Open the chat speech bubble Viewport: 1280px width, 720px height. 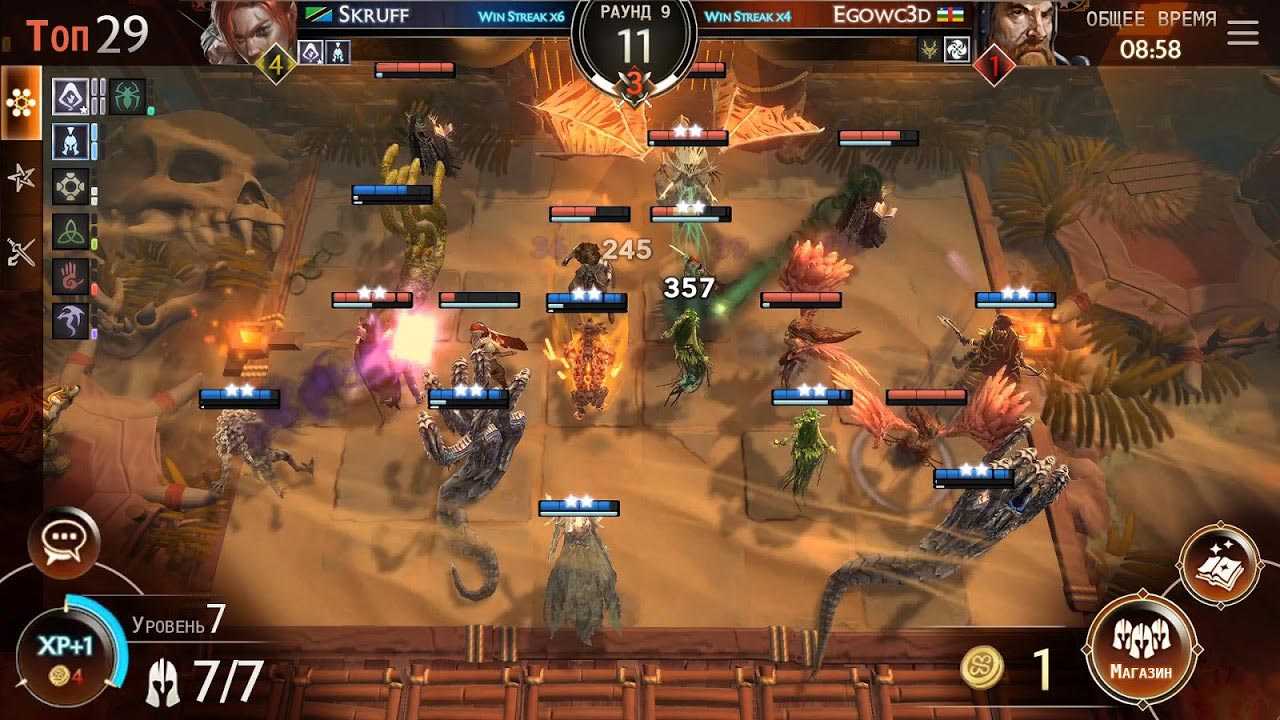point(70,543)
